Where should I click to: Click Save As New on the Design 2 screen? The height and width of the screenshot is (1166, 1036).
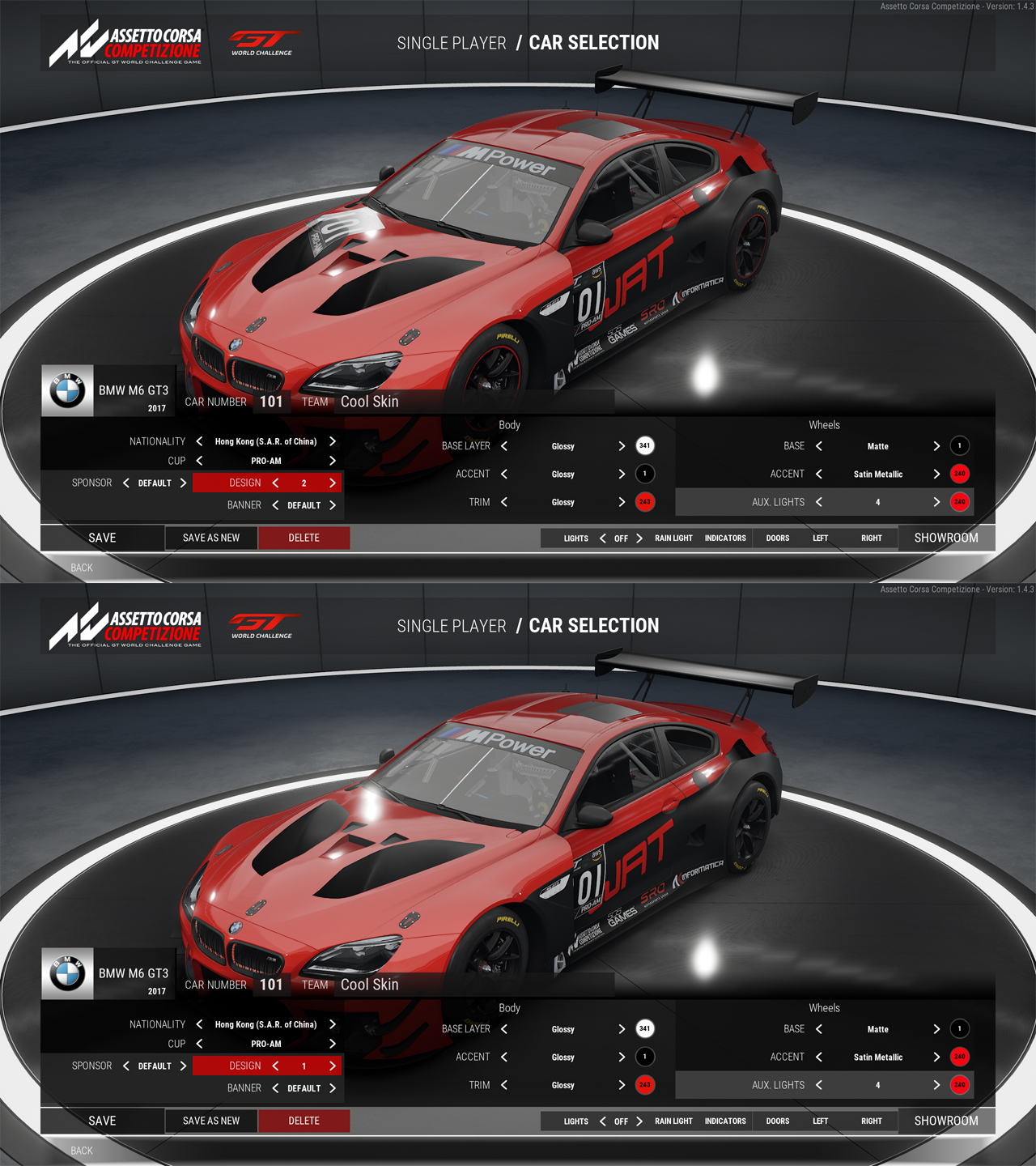click(x=211, y=538)
